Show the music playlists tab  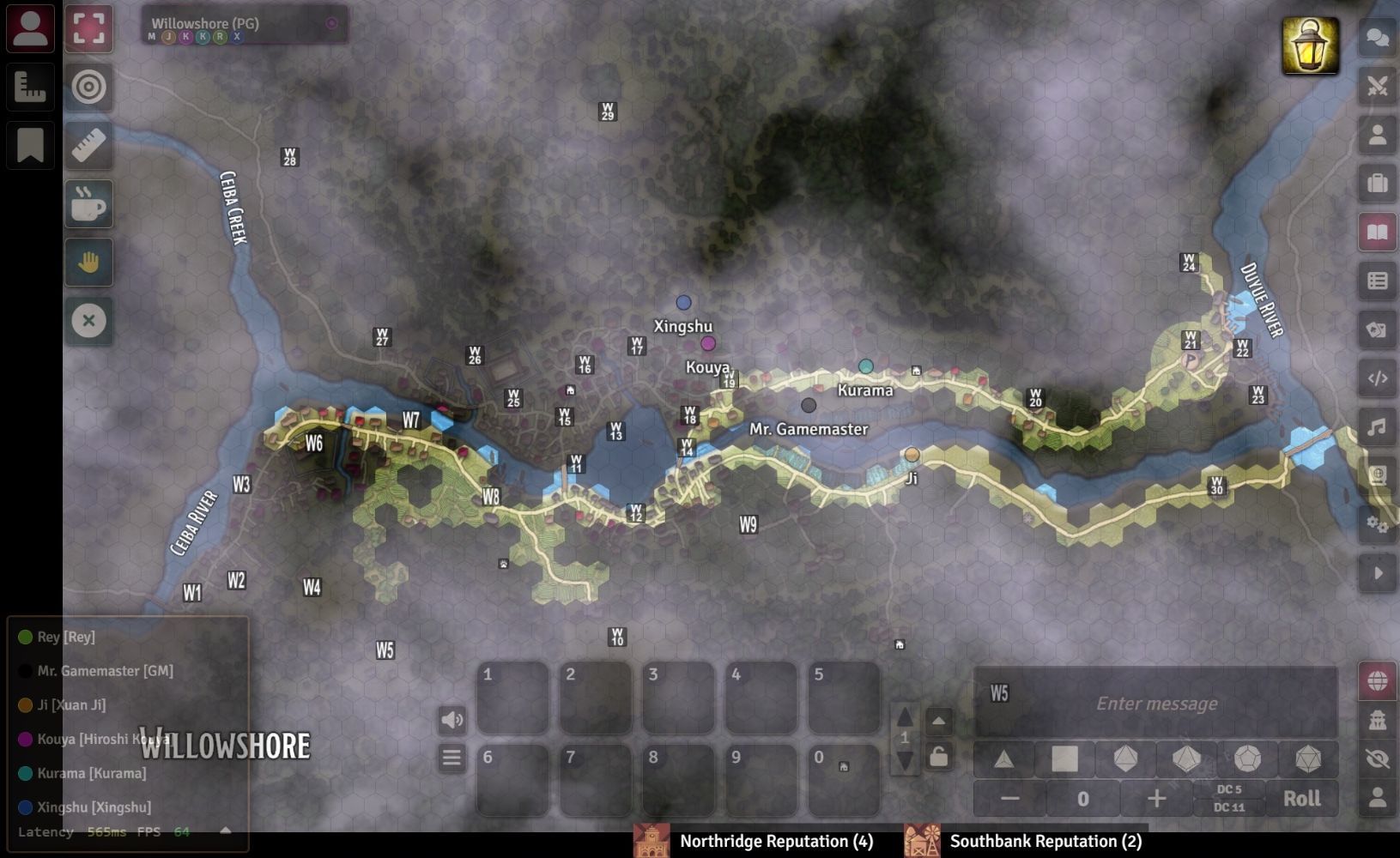point(1377,426)
